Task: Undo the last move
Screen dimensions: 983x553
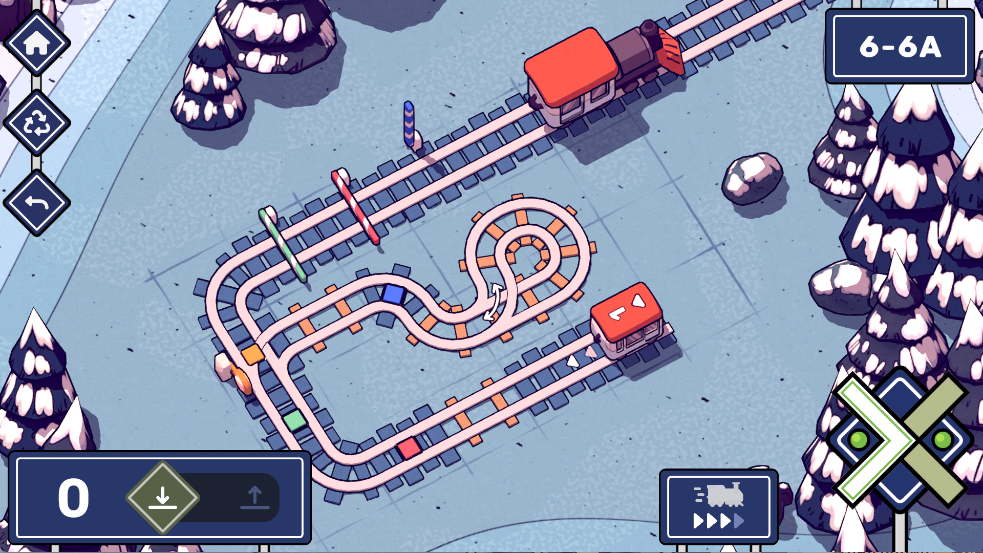Action: coord(37,202)
